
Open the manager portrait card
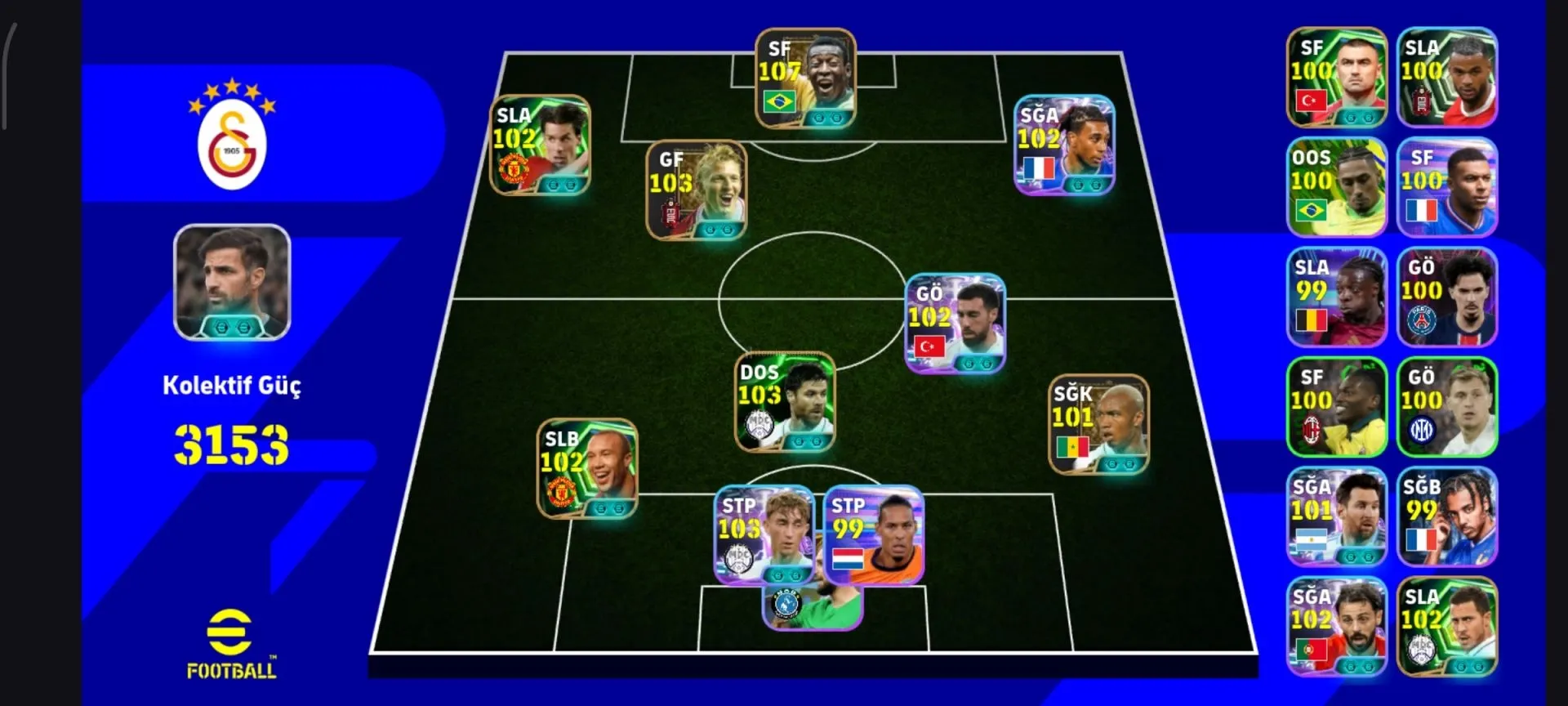[232, 282]
